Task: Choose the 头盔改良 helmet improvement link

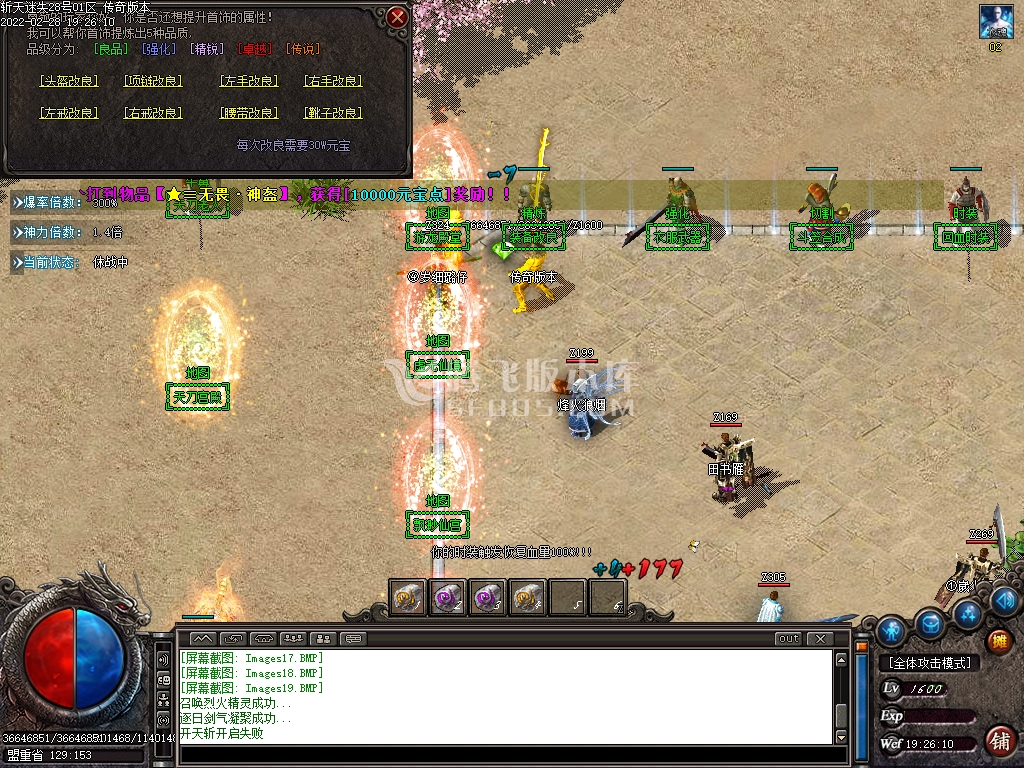Action: point(69,81)
